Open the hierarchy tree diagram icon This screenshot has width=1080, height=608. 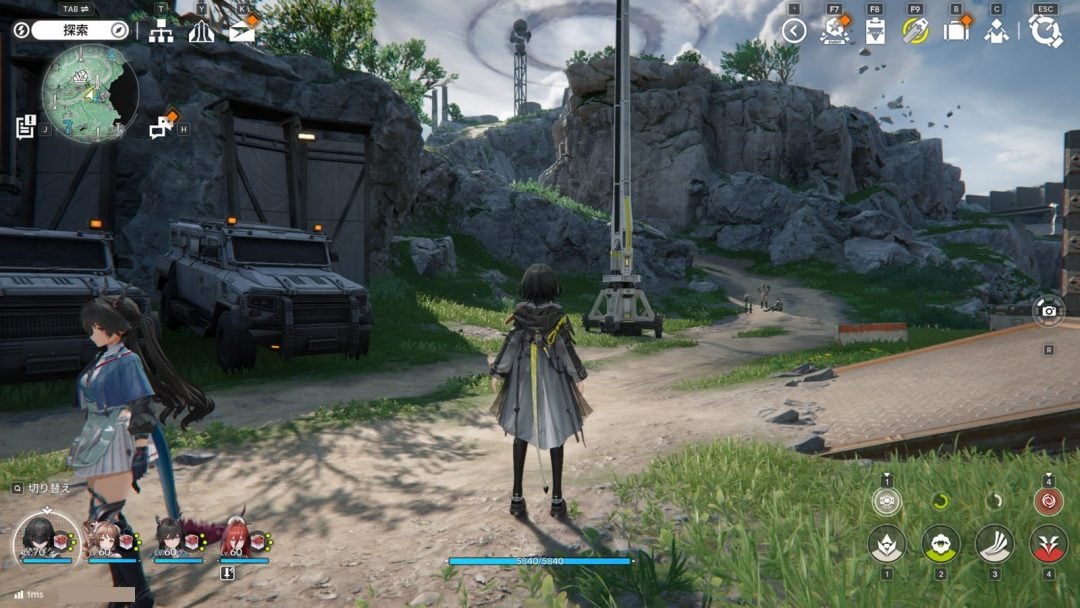pyautogui.click(x=161, y=32)
